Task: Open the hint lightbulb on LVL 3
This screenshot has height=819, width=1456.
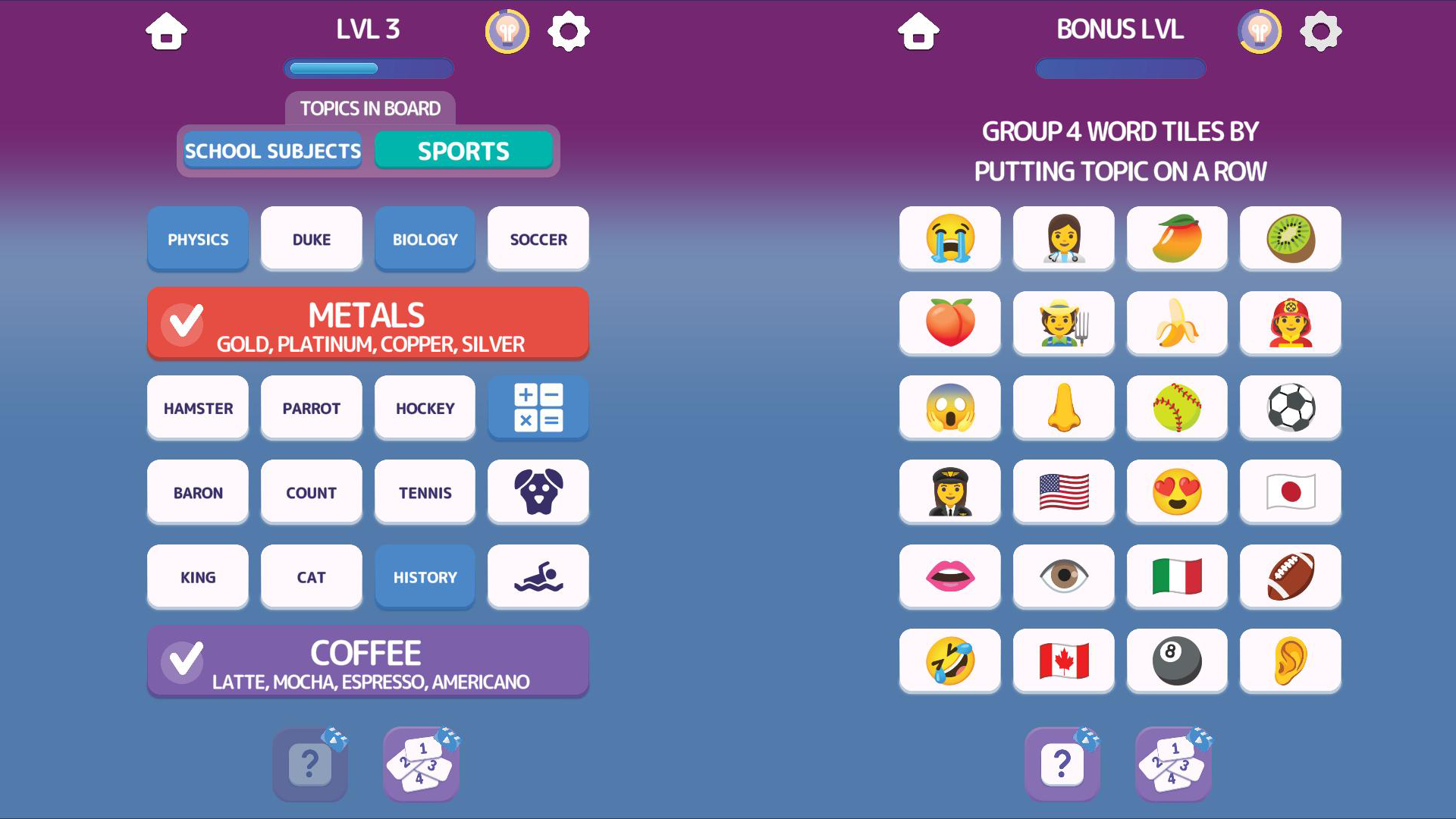Action: coord(508,31)
